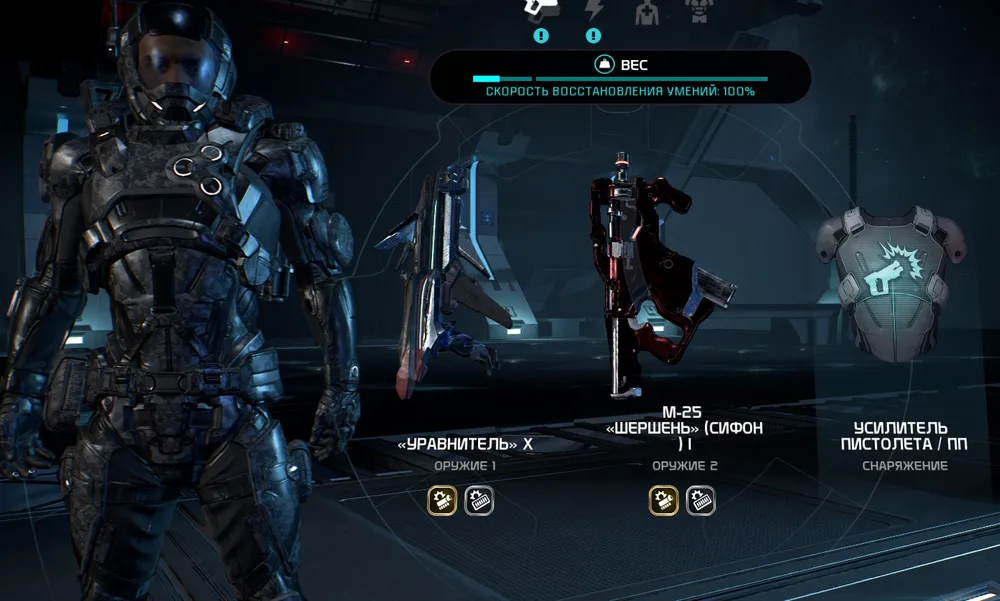Choose the gold barrel mod for «Уравнитель» X
This screenshot has width=1000, height=601.
442,500
